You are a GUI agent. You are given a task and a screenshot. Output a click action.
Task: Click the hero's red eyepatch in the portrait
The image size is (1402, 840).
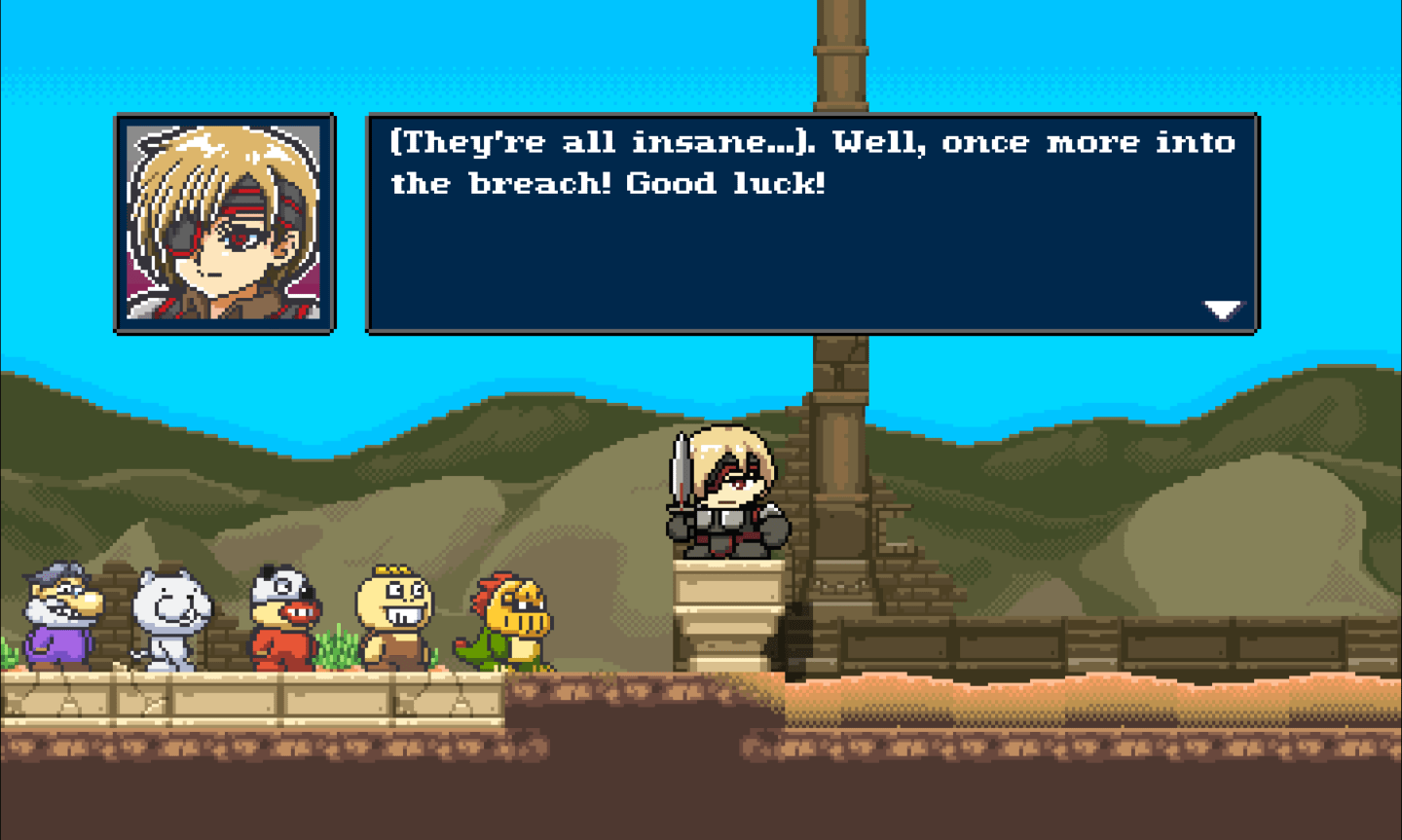pyautogui.click(x=180, y=234)
